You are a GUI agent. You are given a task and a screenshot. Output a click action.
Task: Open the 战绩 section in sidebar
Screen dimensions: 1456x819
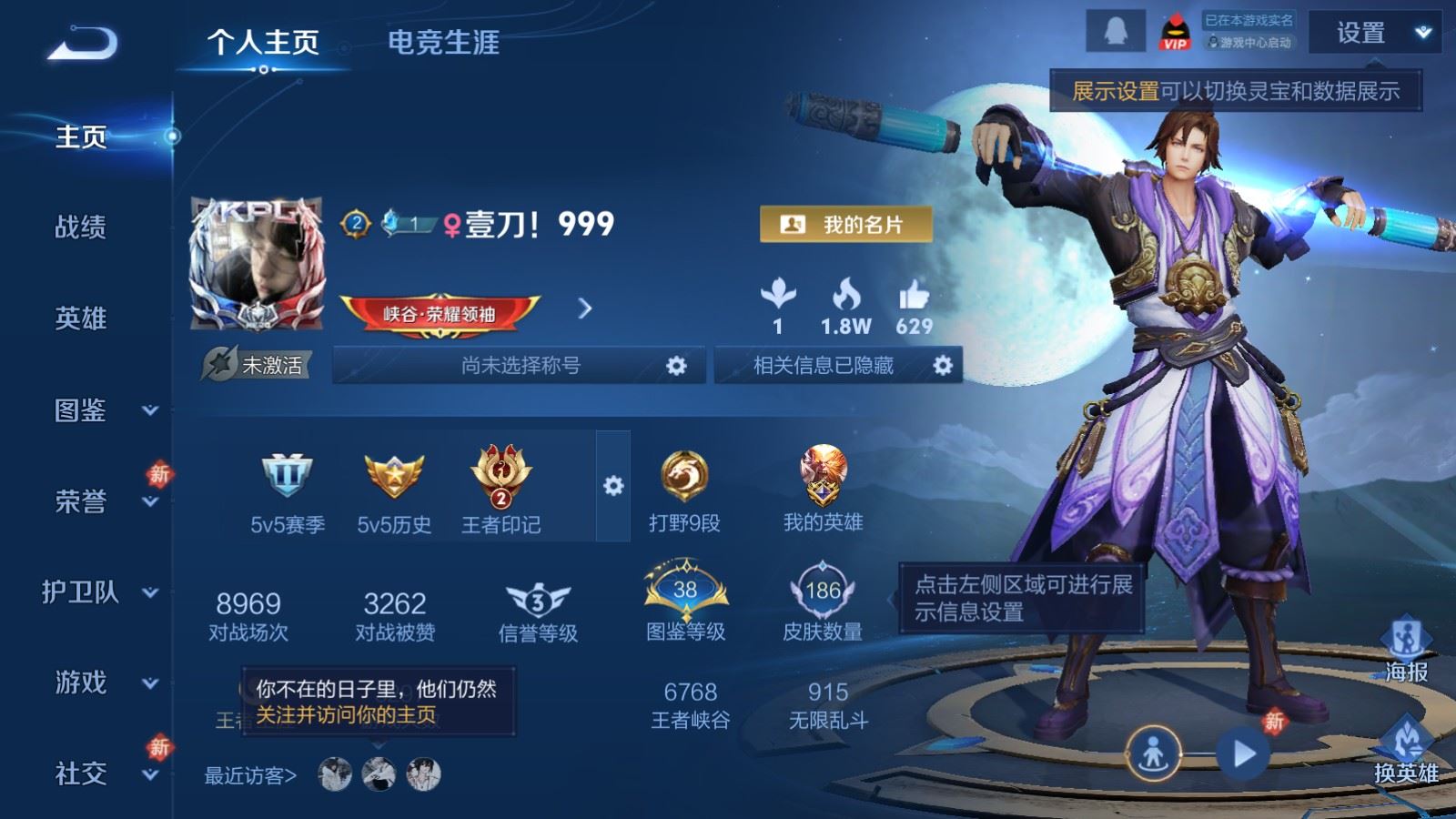tap(80, 227)
